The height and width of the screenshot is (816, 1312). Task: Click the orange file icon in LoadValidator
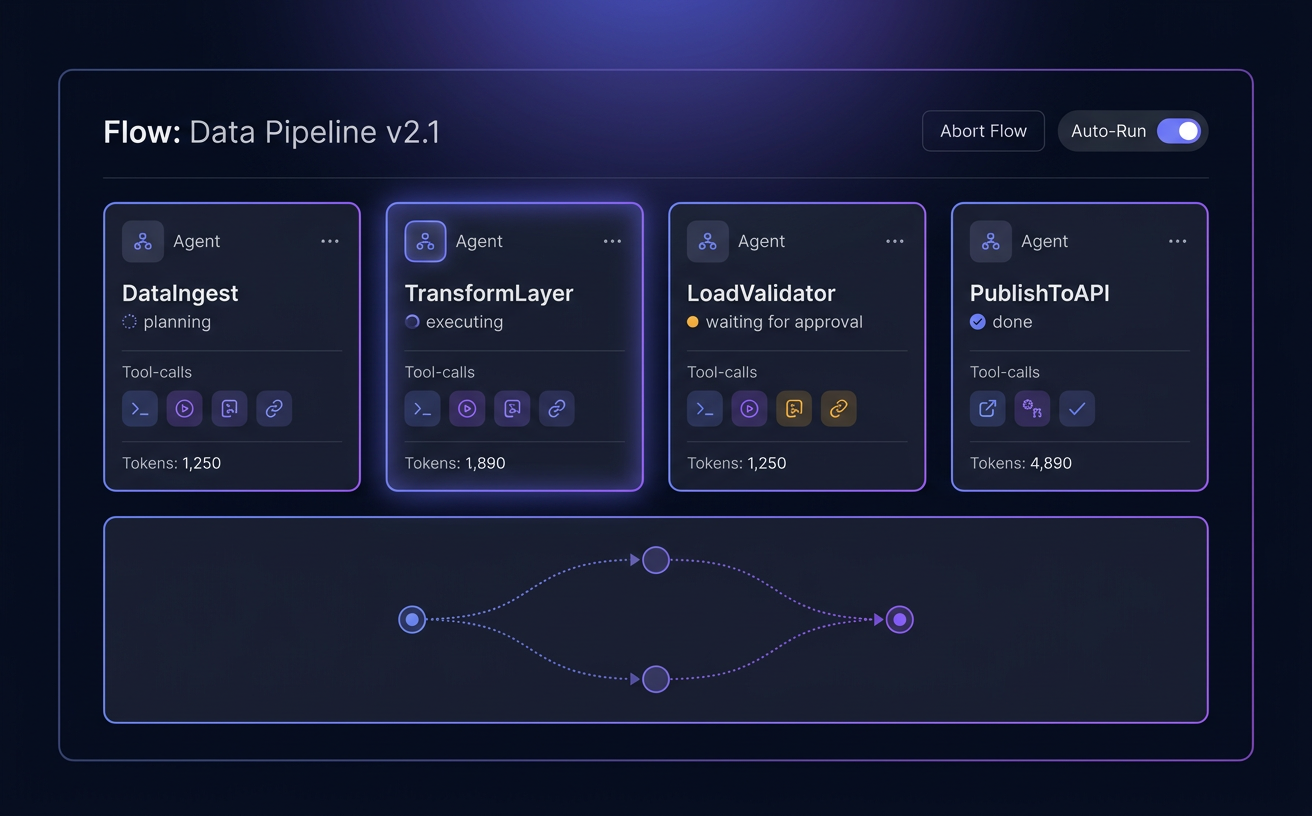794,408
